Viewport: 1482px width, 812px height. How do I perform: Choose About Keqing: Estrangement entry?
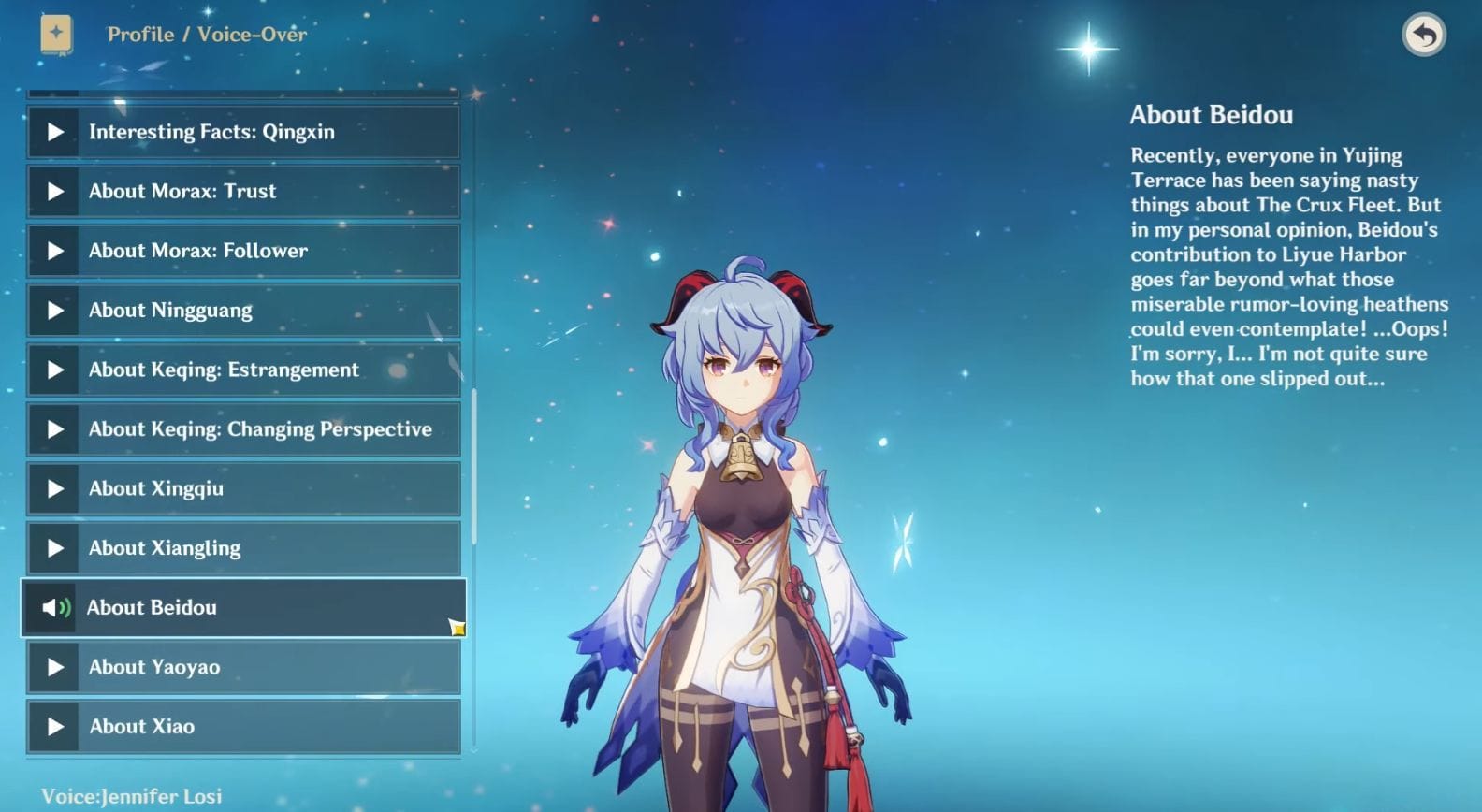[243, 370]
